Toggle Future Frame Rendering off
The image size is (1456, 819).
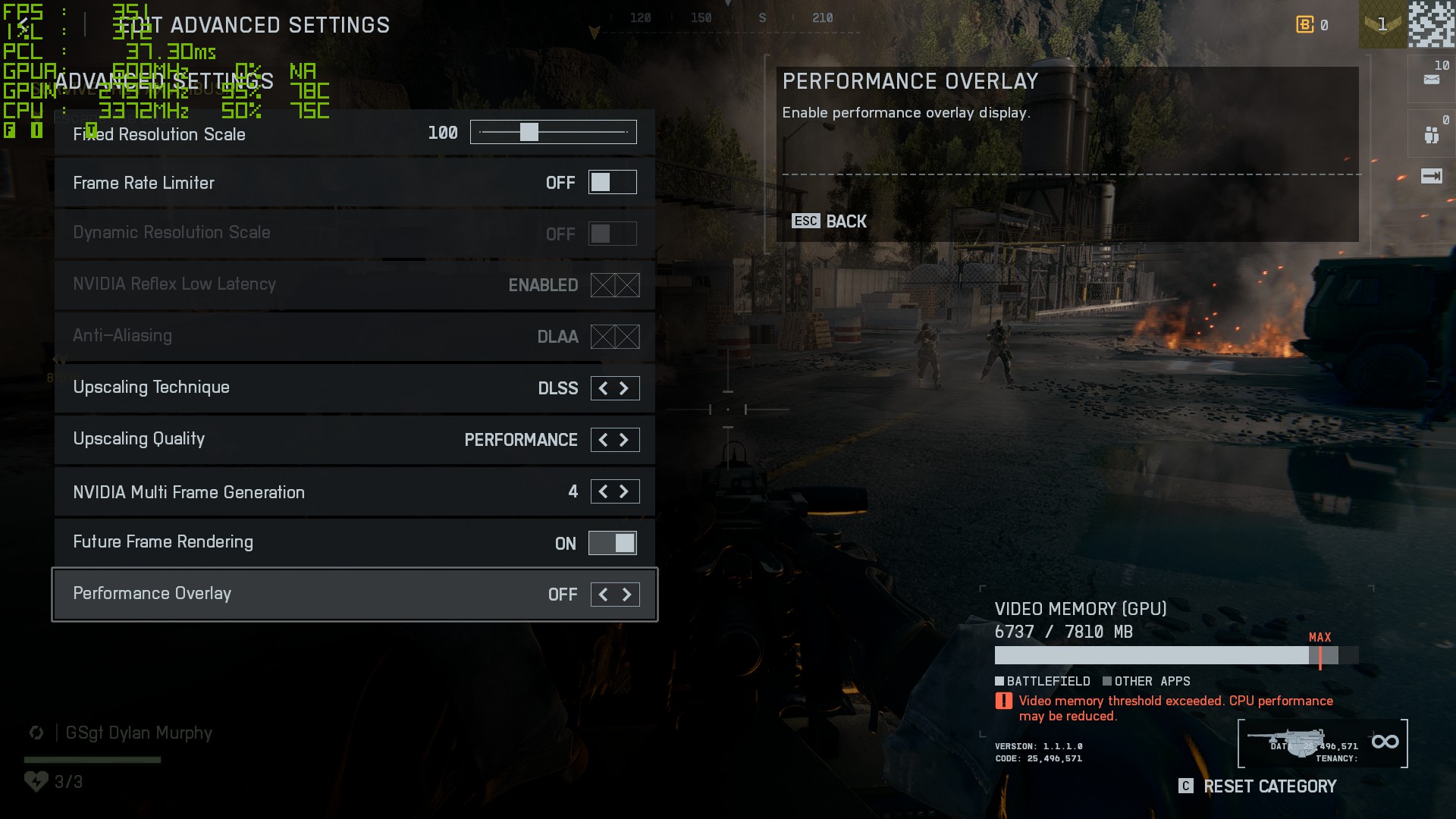pyautogui.click(x=612, y=543)
